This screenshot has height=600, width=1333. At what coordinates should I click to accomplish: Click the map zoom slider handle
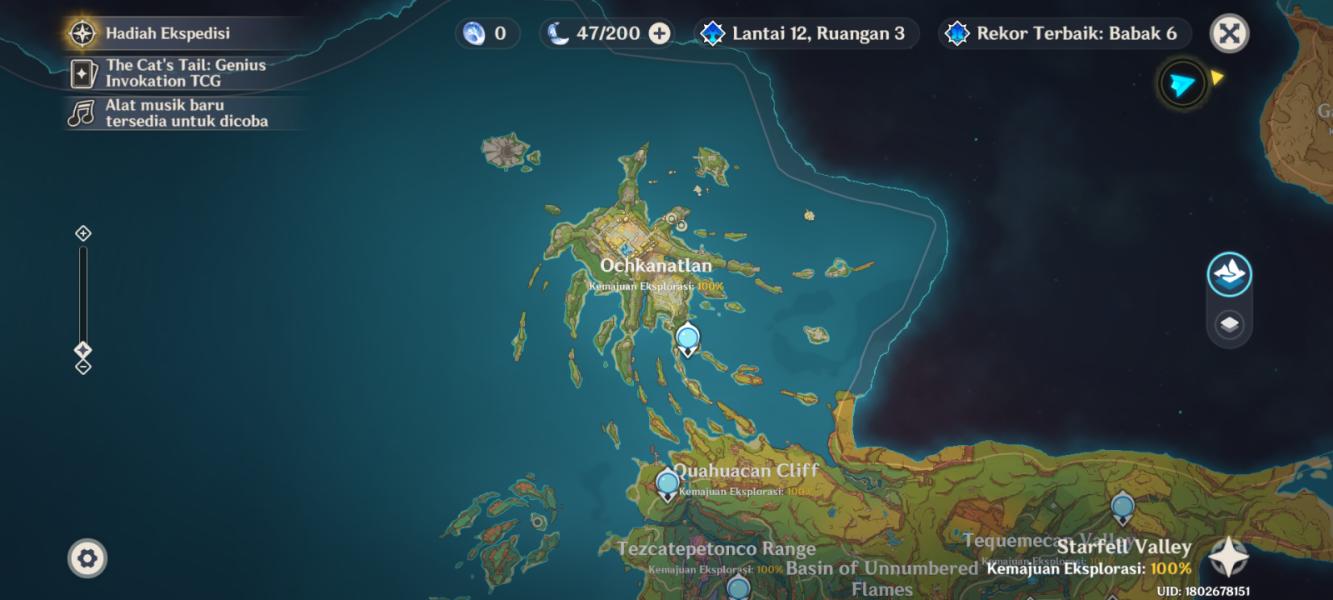tap(83, 350)
